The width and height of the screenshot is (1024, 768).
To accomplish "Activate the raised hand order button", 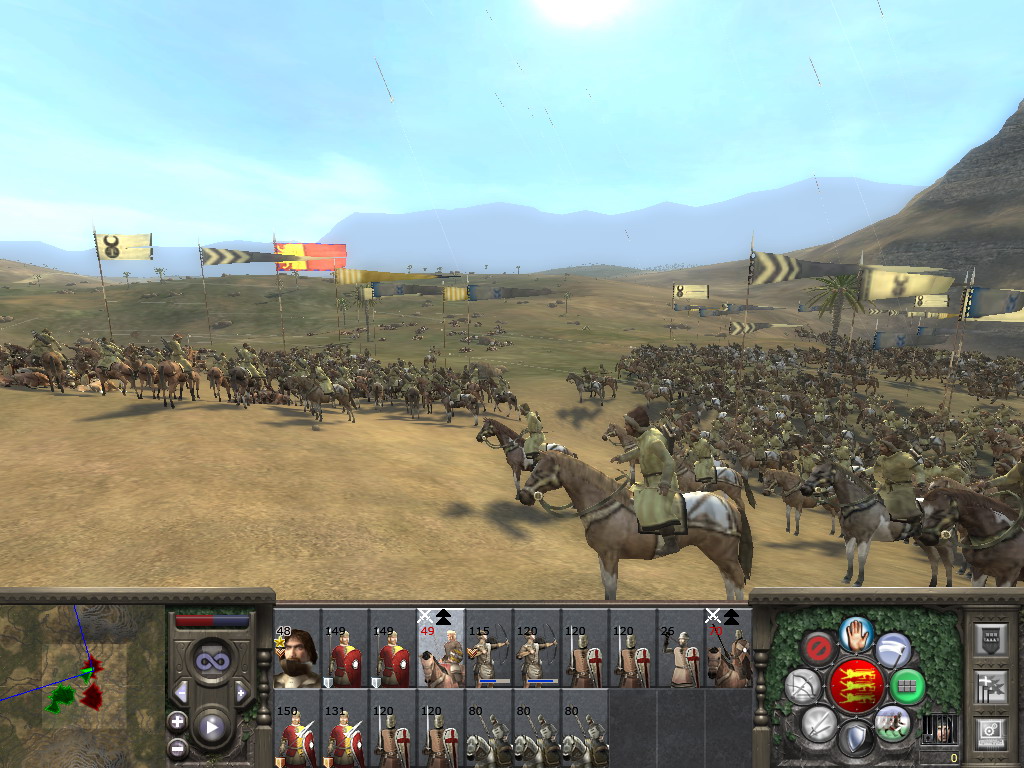I will 856,633.
